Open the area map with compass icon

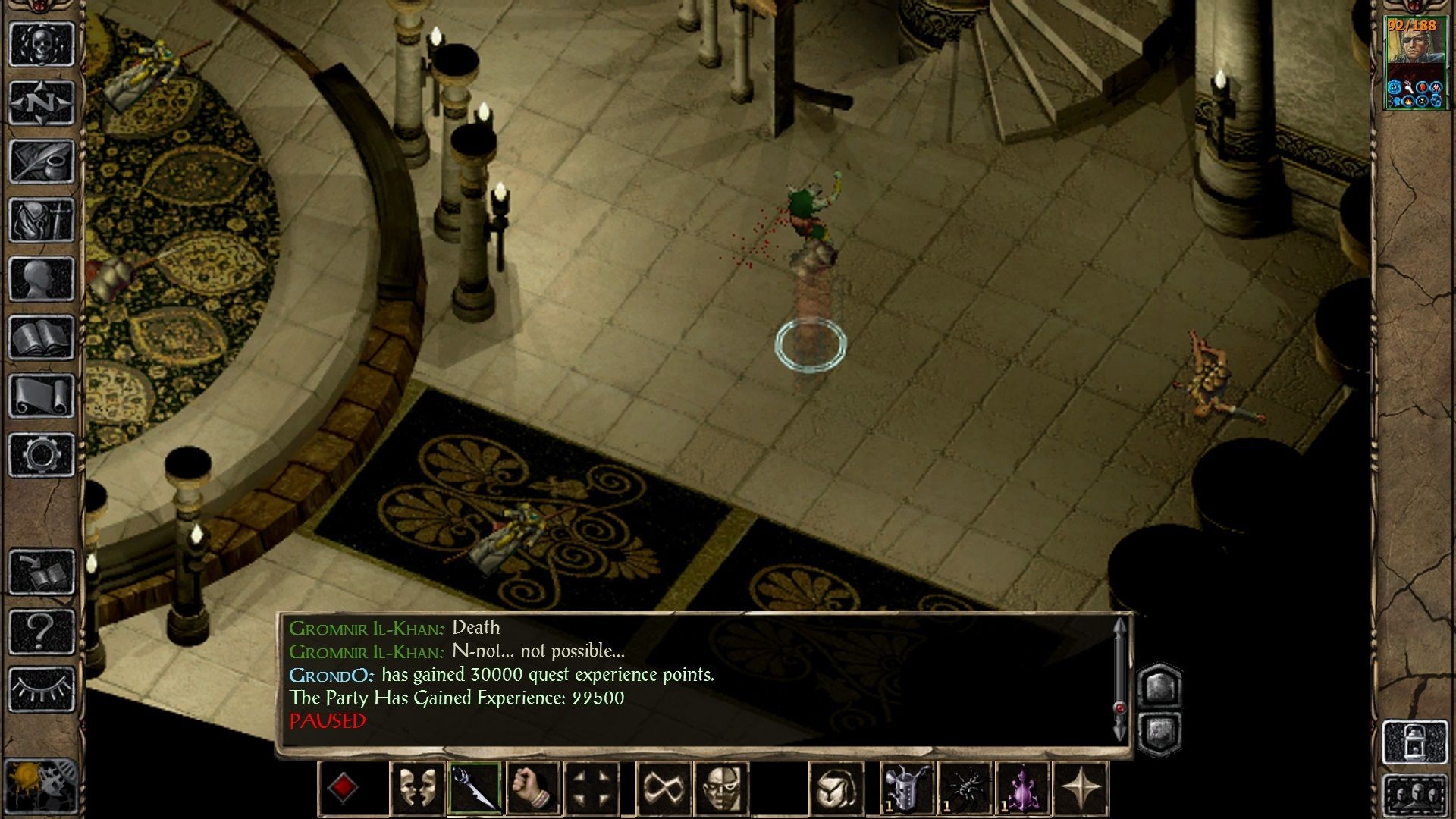tap(42, 102)
